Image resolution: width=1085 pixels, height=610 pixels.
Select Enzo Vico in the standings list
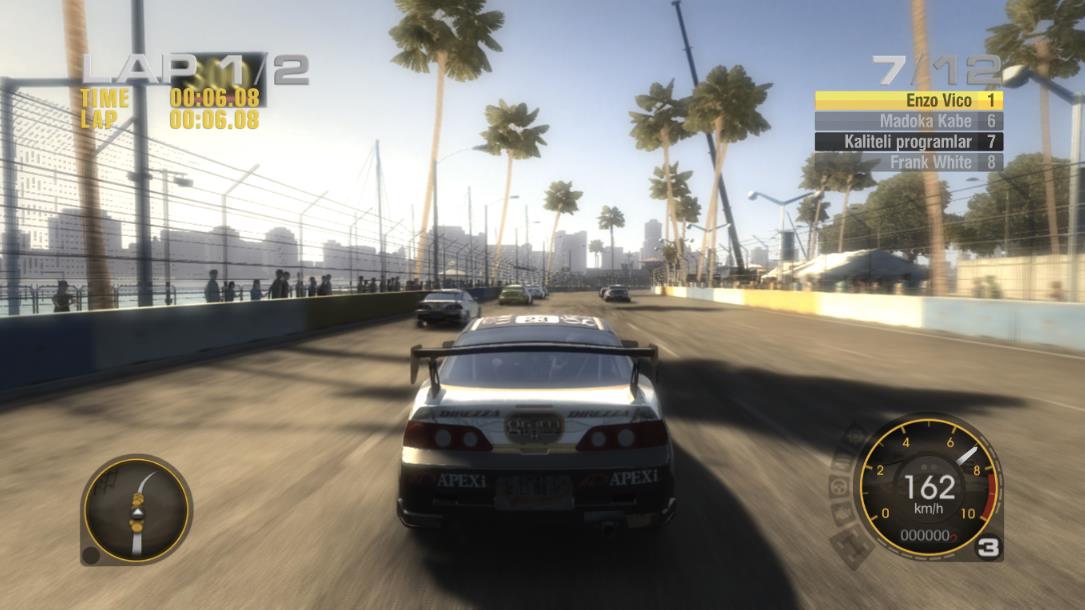pyautogui.click(x=908, y=100)
